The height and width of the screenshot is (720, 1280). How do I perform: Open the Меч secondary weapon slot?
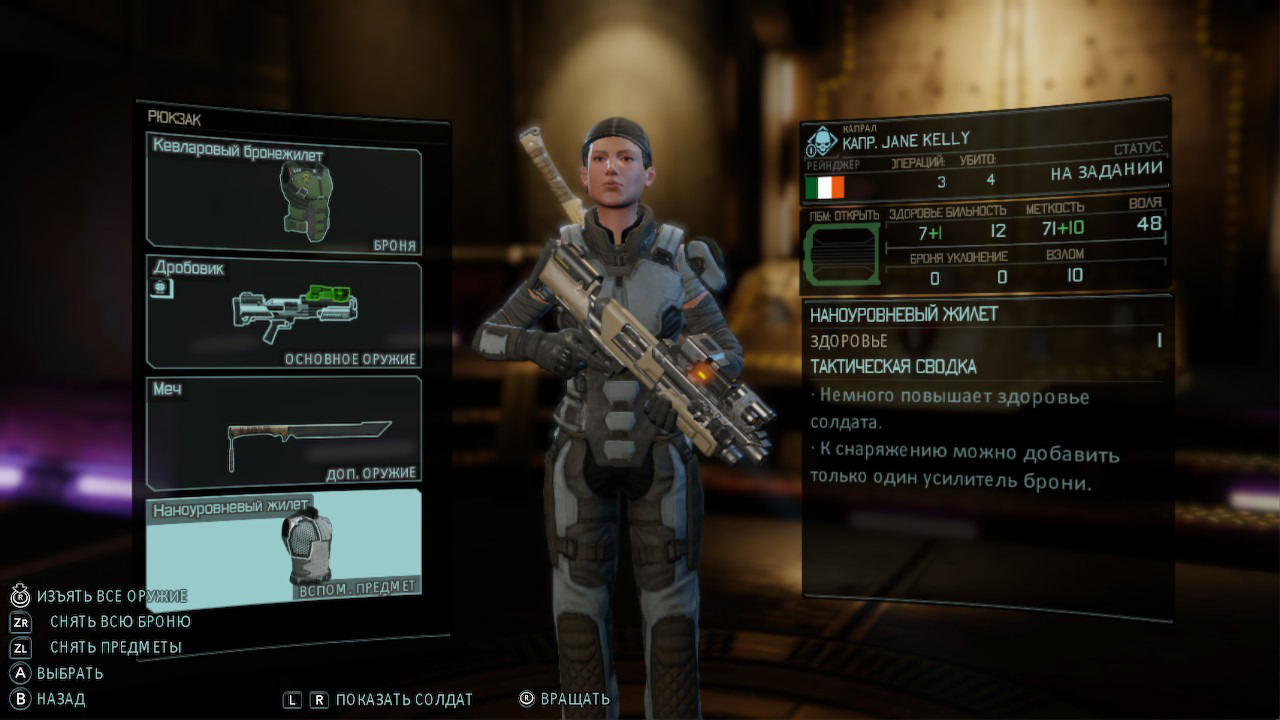point(284,432)
